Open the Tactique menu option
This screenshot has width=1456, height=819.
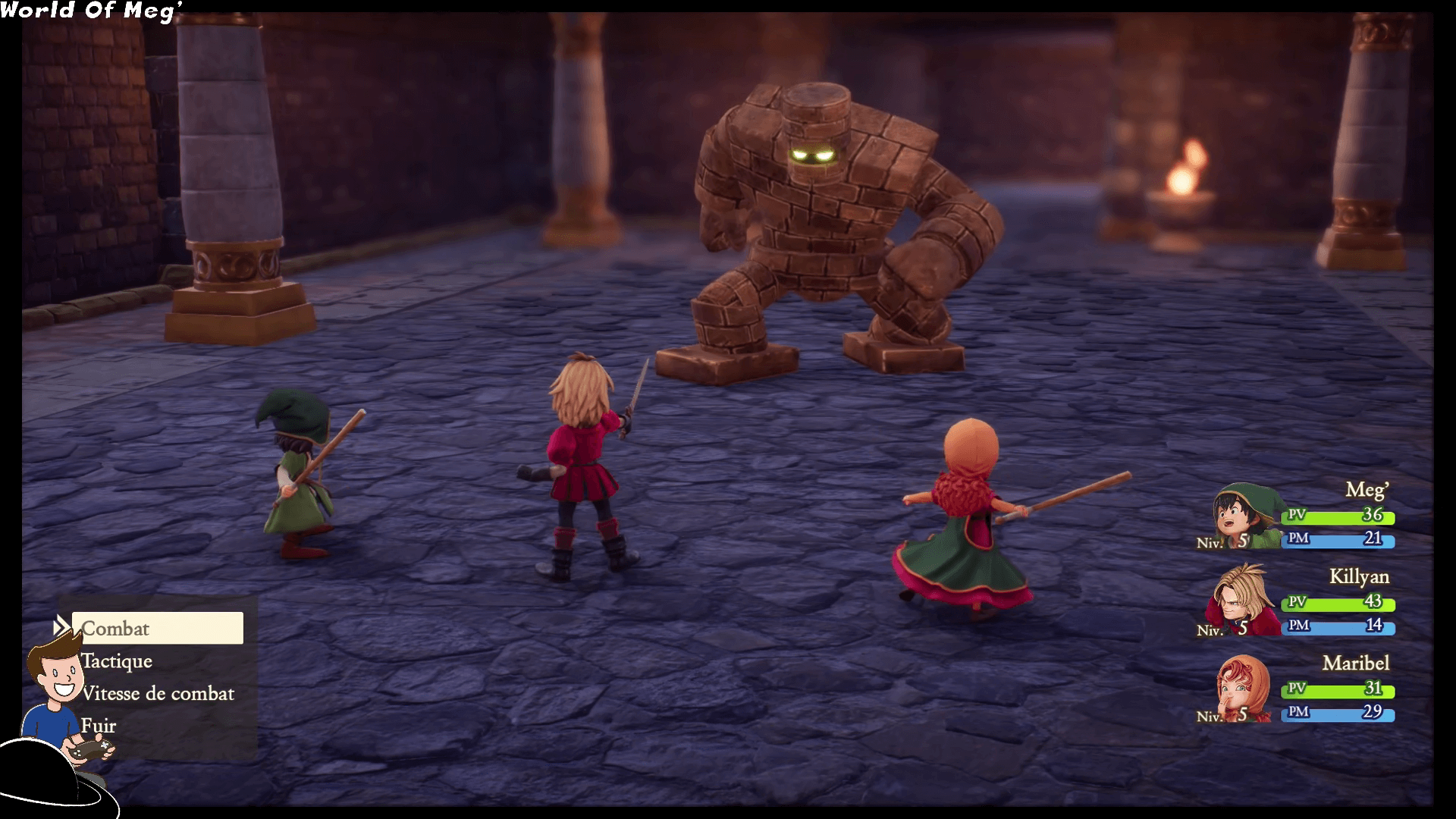point(117,661)
